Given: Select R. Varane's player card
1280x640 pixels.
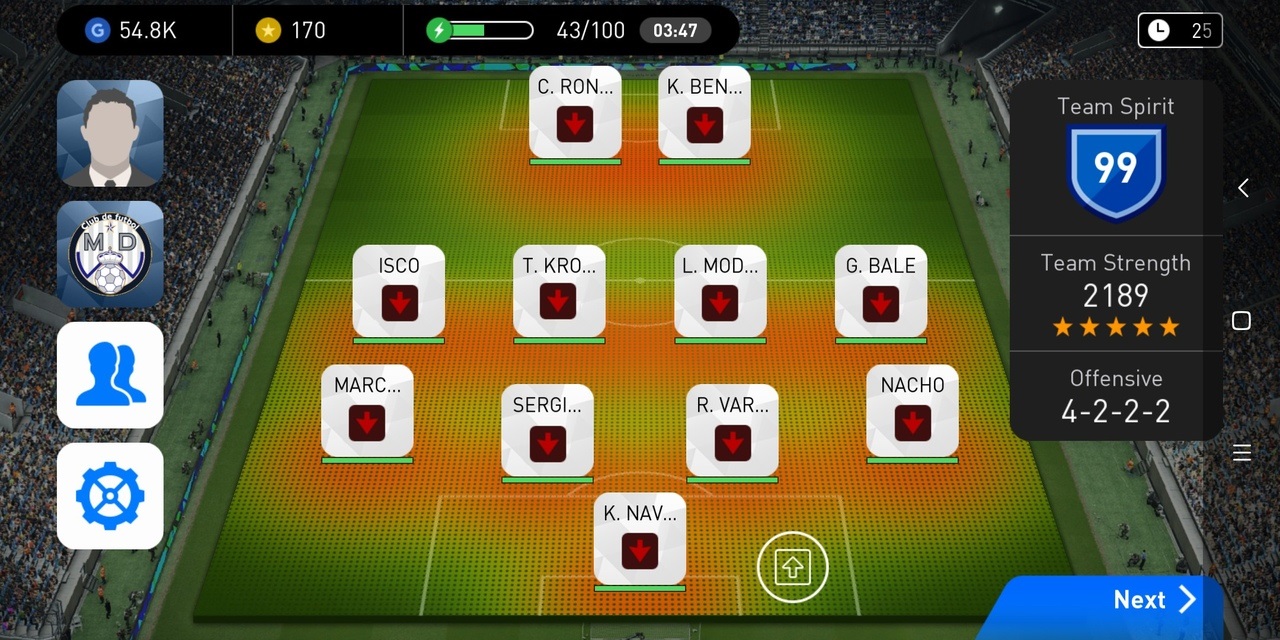Looking at the screenshot, I should tap(732, 432).
